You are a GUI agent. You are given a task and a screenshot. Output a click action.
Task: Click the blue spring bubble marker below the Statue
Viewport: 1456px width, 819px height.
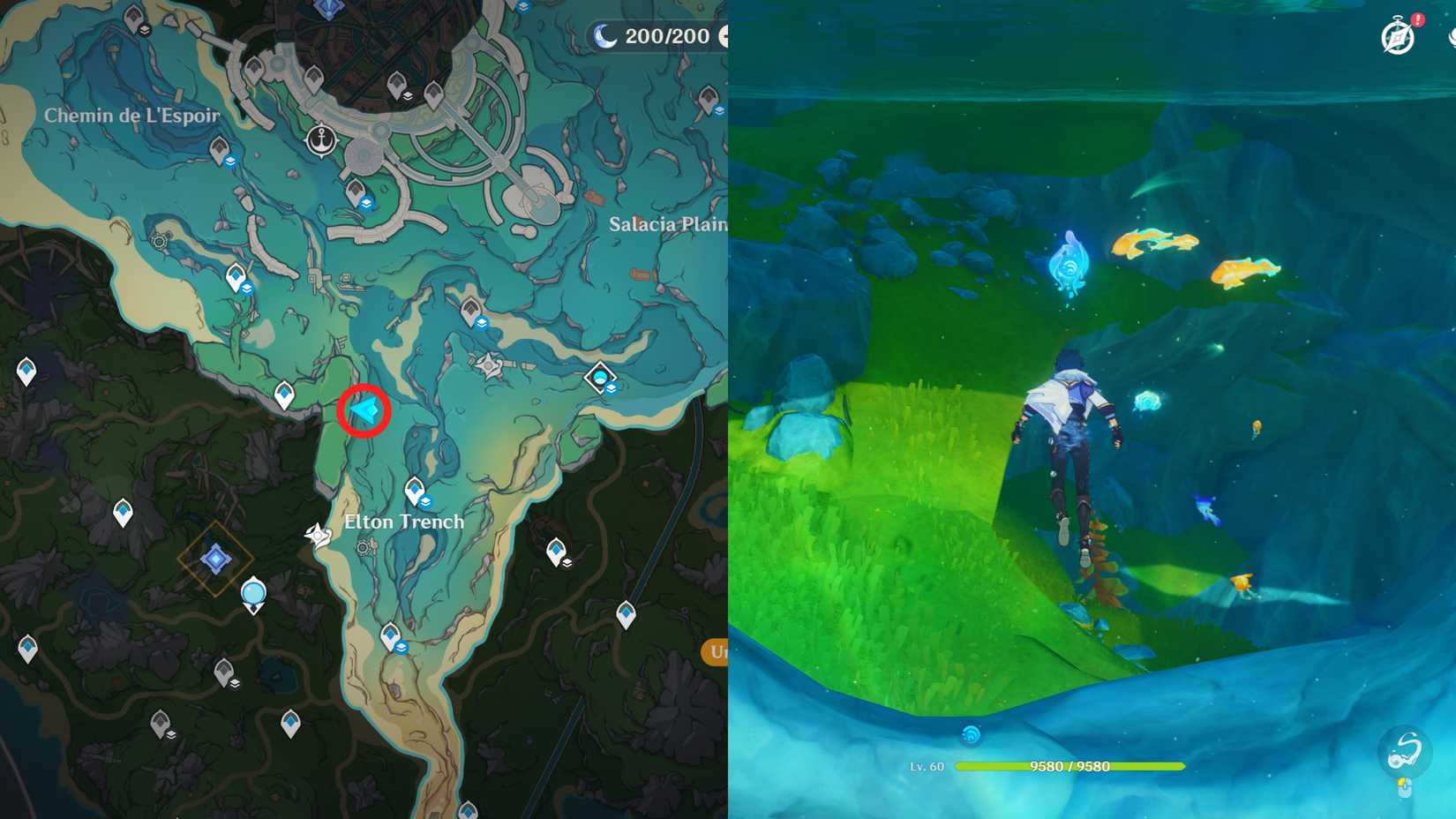pyautogui.click(x=253, y=593)
